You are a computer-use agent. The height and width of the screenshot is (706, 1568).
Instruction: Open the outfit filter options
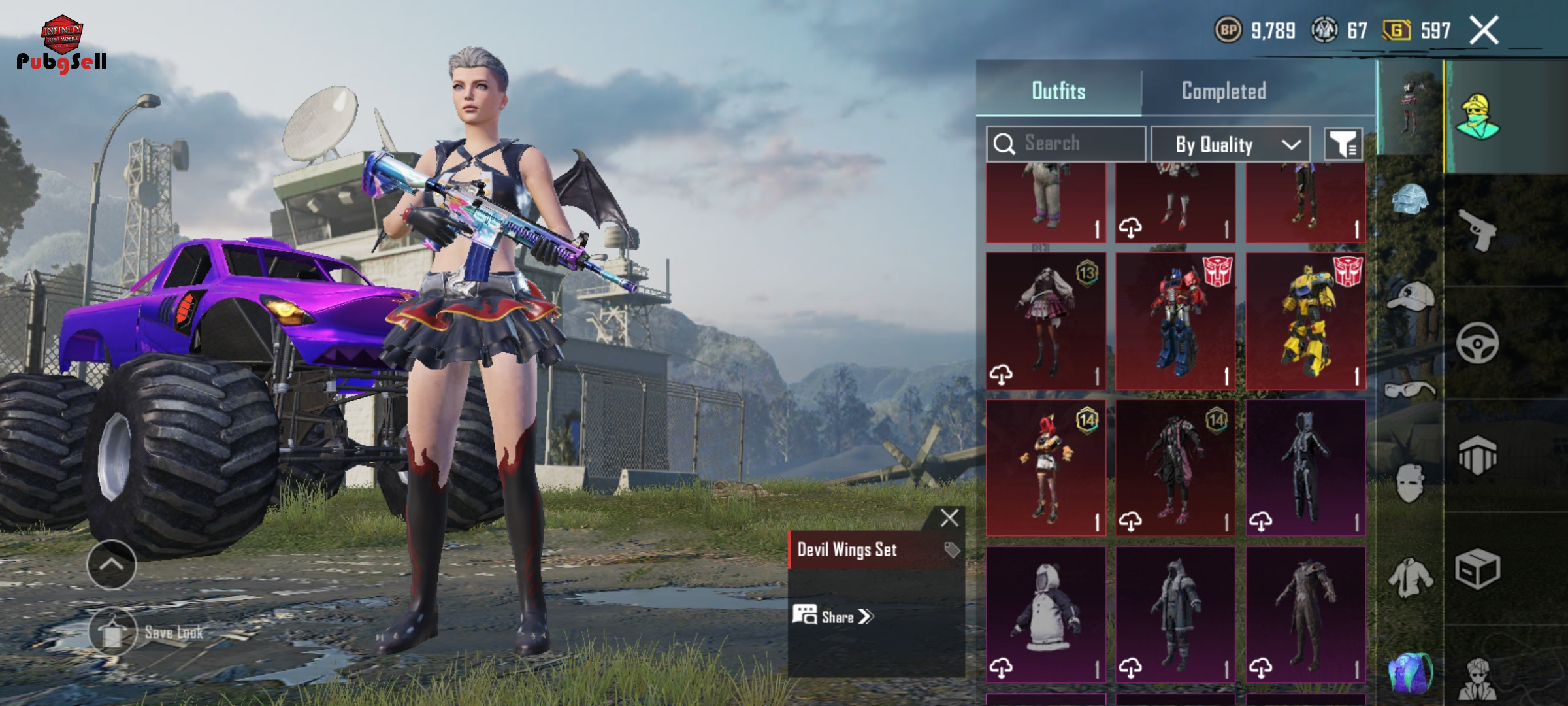click(1343, 144)
